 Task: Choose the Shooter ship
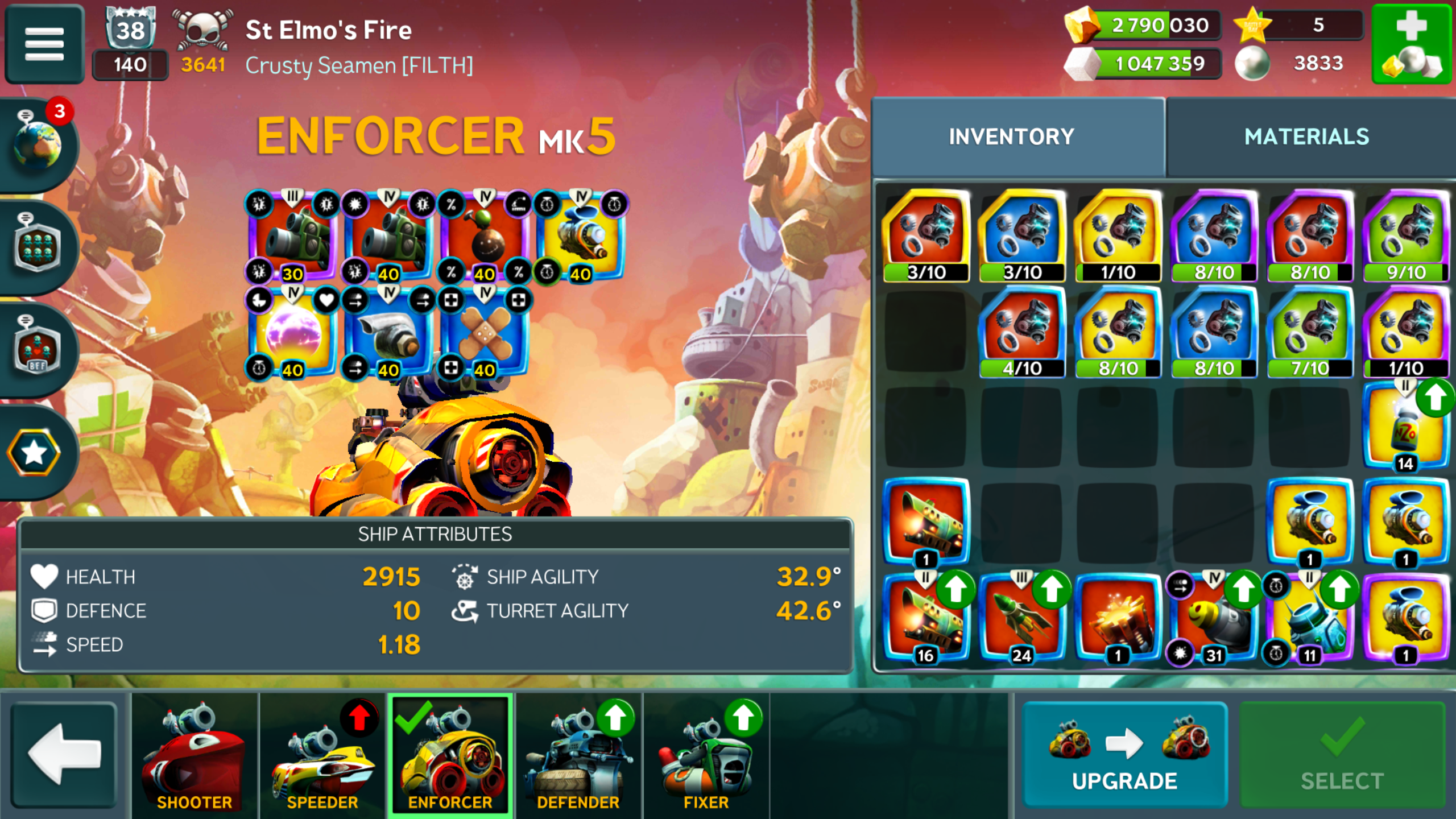coord(195,754)
